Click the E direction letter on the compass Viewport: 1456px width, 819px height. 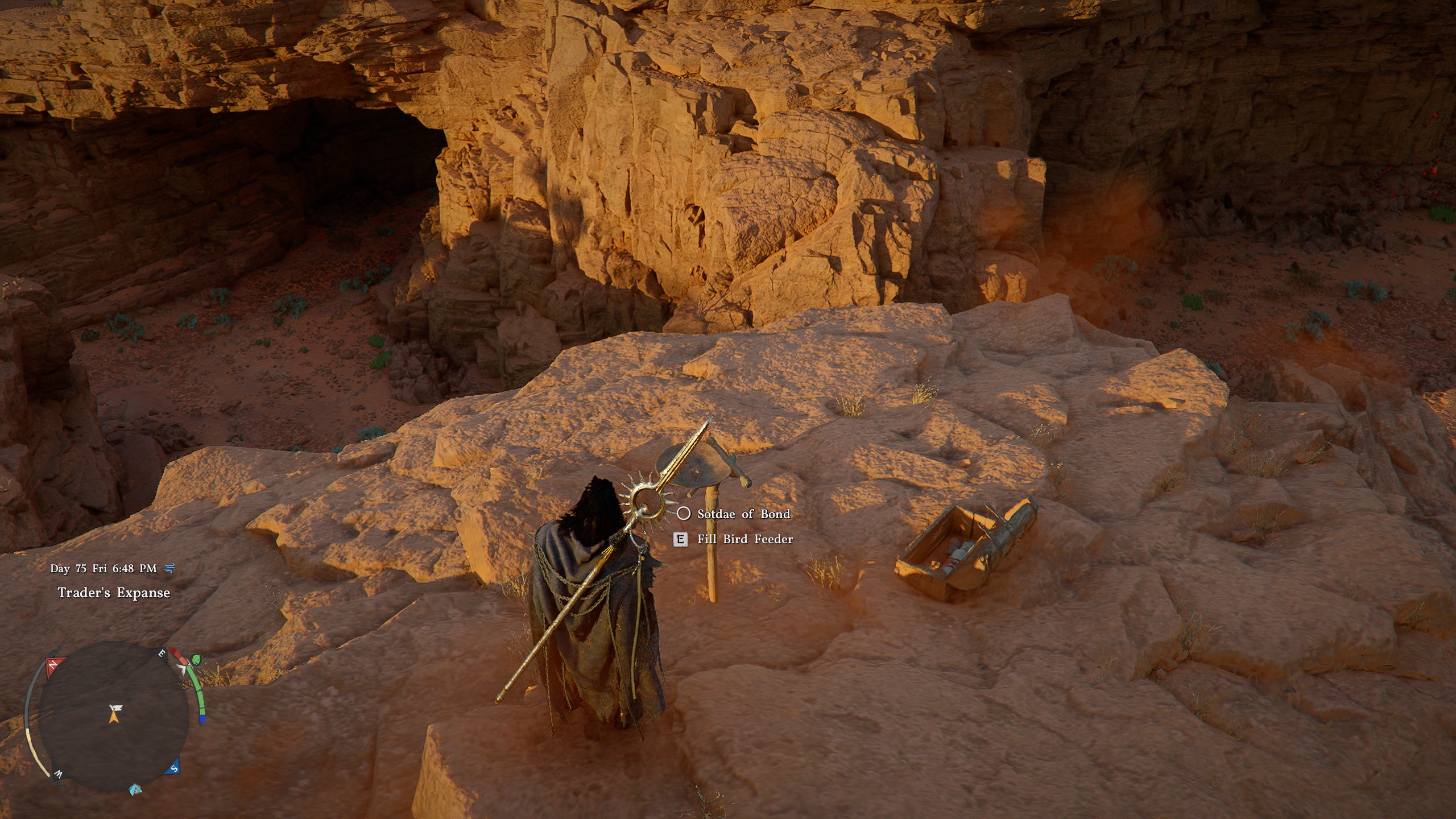[162, 652]
